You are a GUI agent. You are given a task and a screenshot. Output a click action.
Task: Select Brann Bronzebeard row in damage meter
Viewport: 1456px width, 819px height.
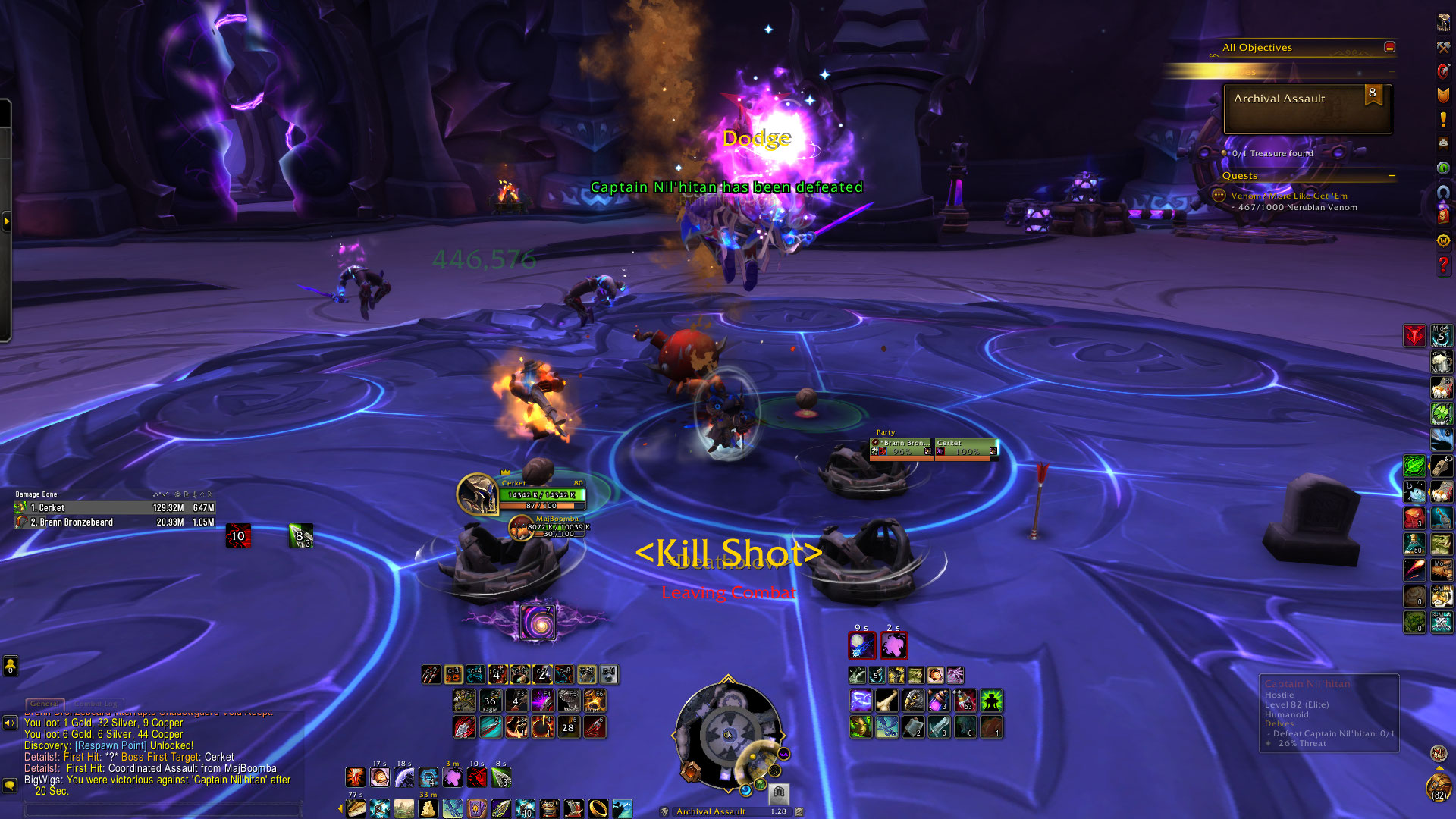point(114,522)
